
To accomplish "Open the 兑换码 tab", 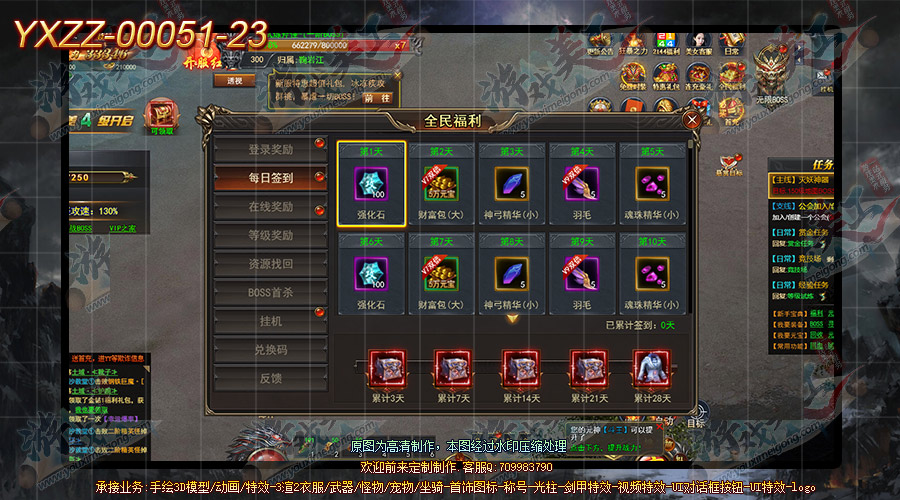I will [270, 351].
